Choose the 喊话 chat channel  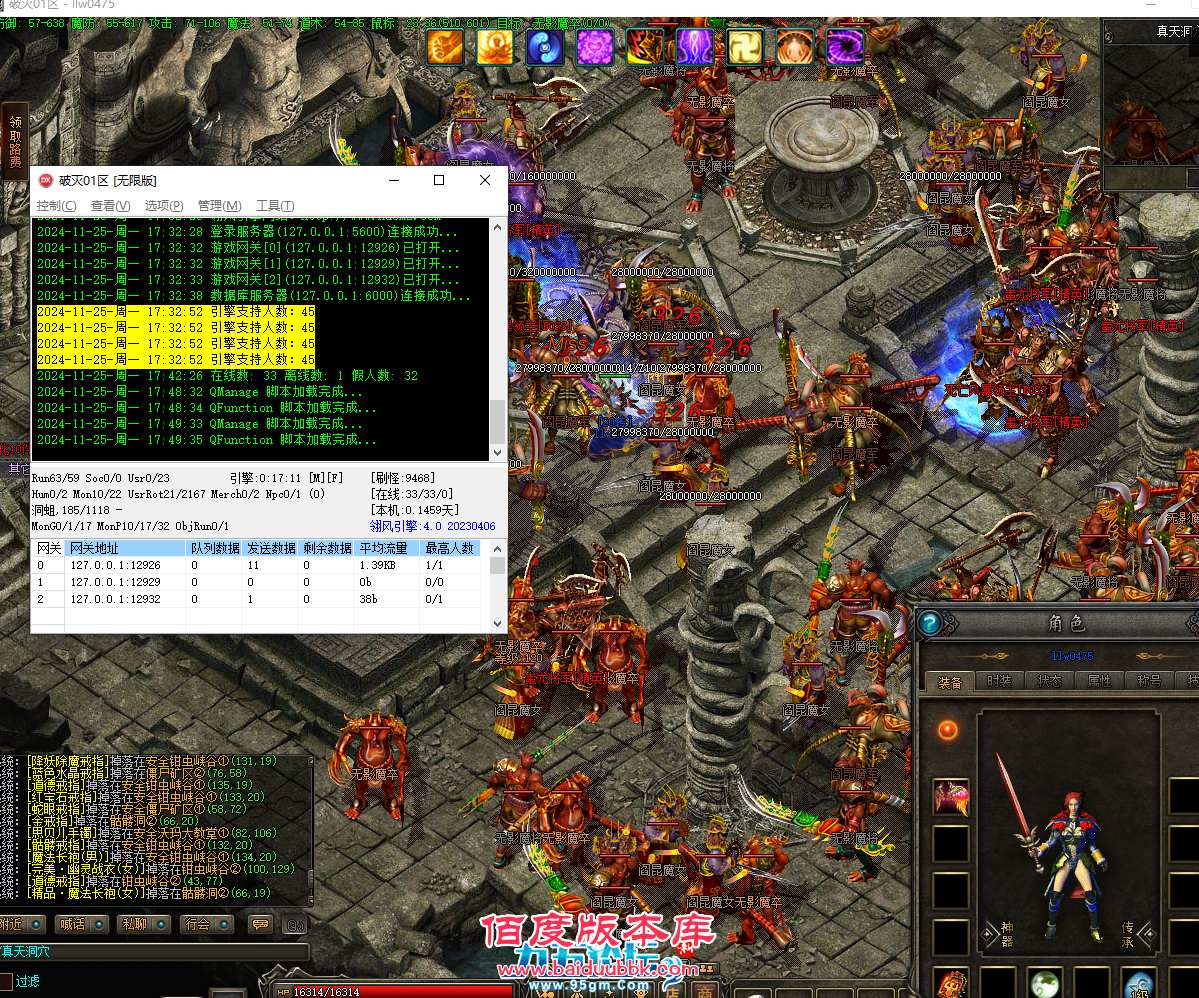pyautogui.click(x=72, y=924)
